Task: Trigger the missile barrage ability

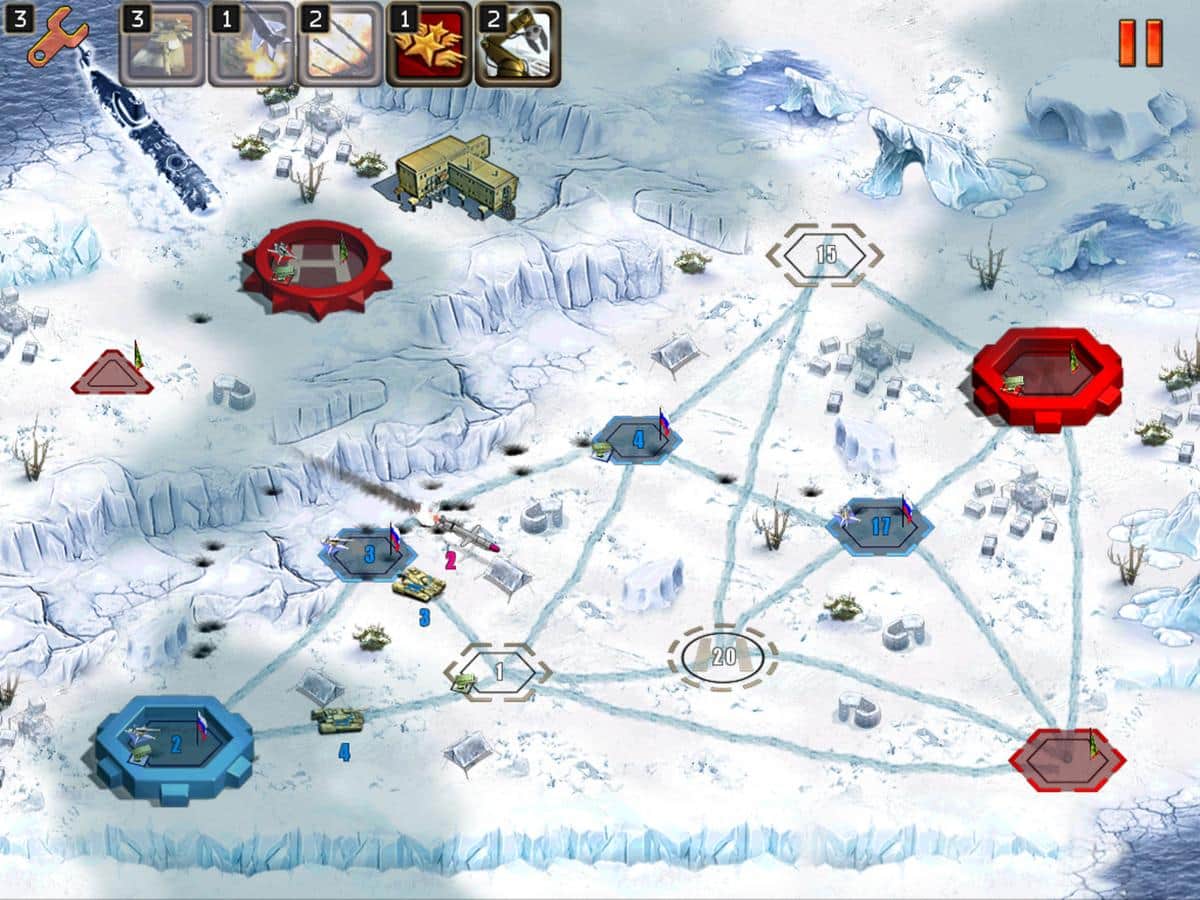Action: point(340,45)
